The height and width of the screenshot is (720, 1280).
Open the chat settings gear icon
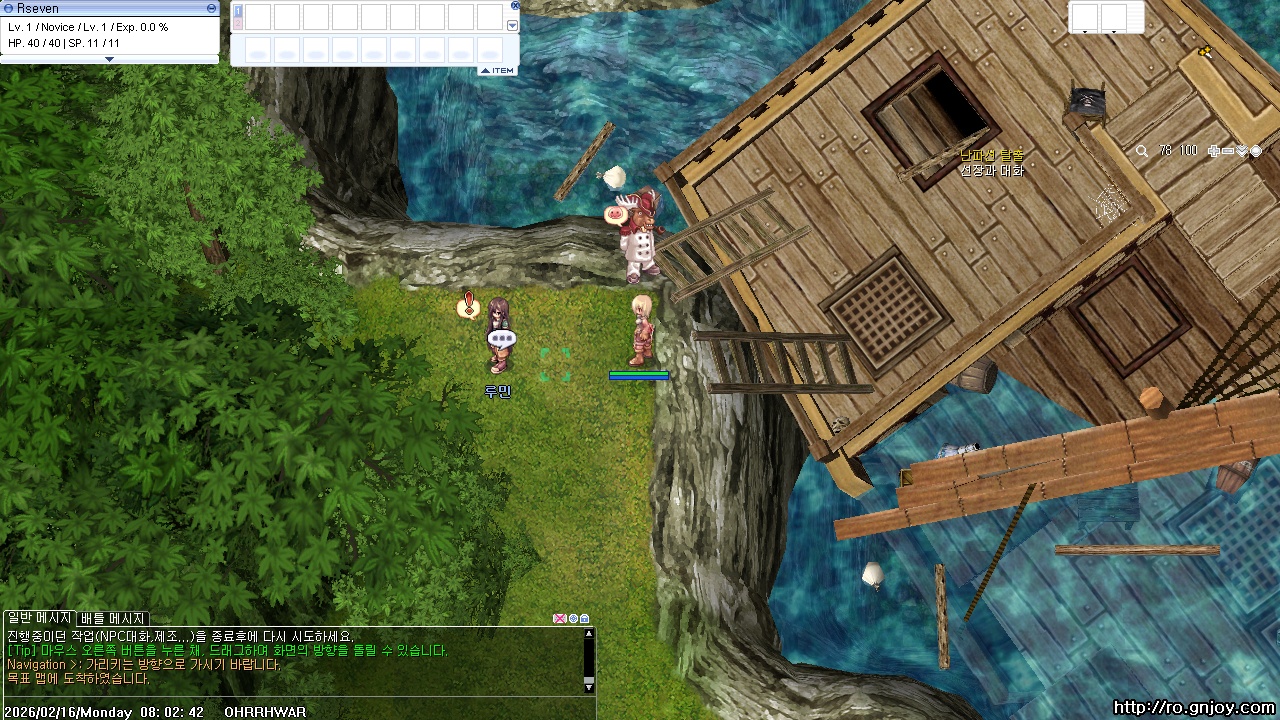click(573, 619)
